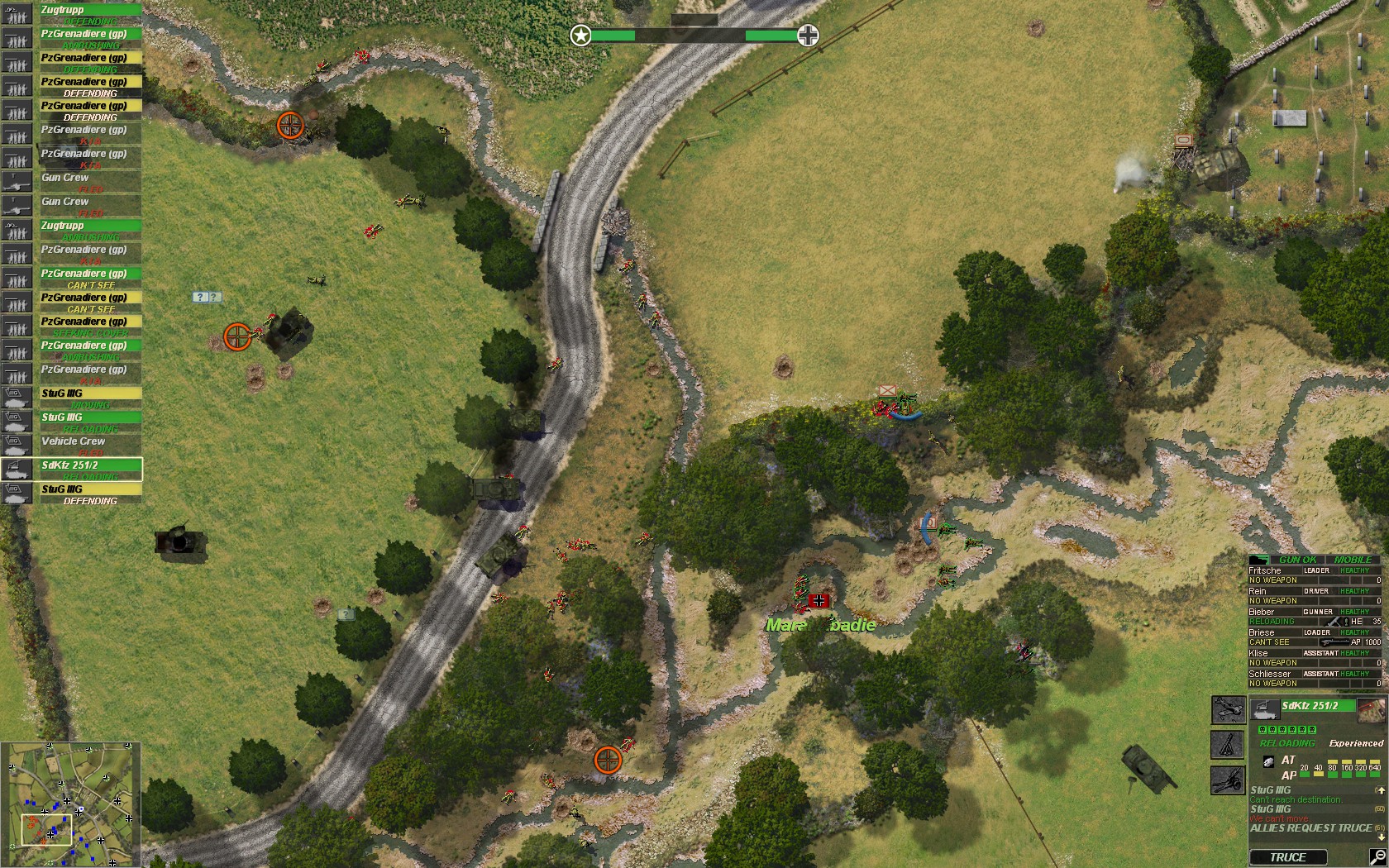The width and height of the screenshot is (1389, 868).
Task: Select an ambushing PzGrenadiere squad icon
Action: 17,37
